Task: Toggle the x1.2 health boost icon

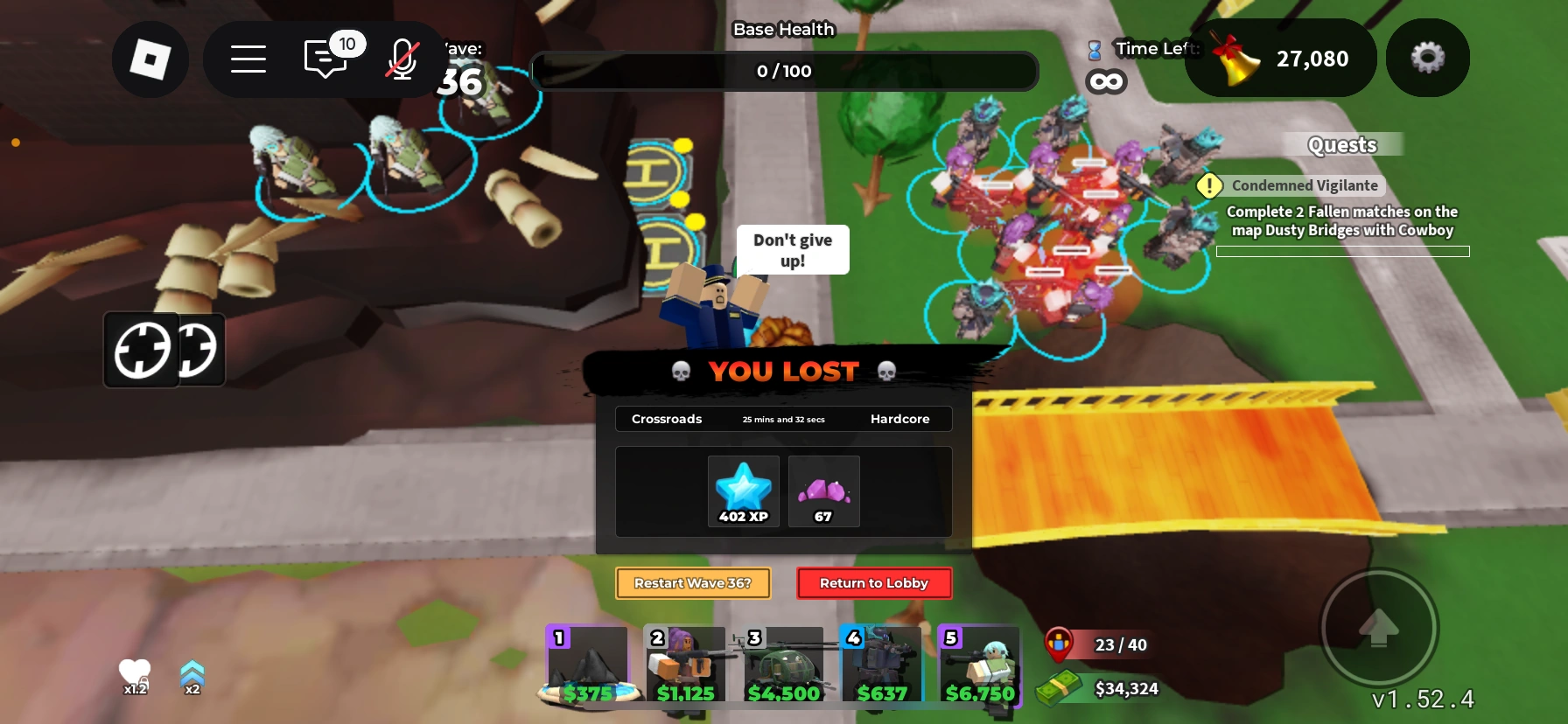Action: [134, 675]
